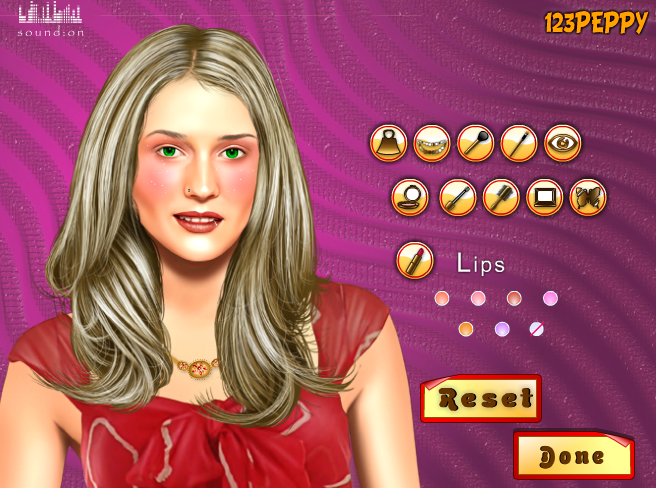The height and width of the screenshot is (488, 656).
Task: Choose the round blush brush icon
Action: click(x=475, y=143)
